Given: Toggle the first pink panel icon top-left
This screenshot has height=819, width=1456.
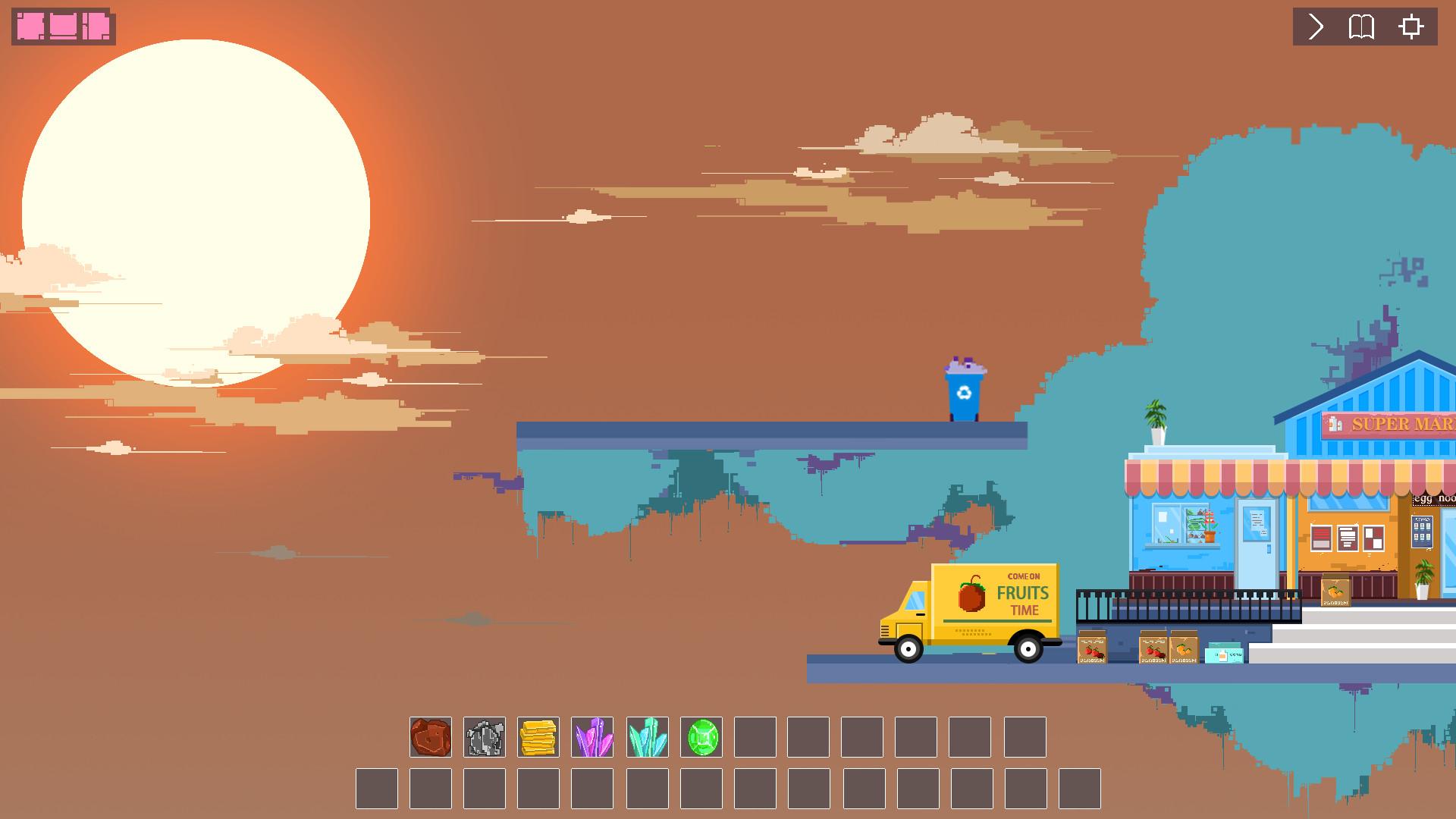Looking at the screenshot, I should tap(31, 26).
